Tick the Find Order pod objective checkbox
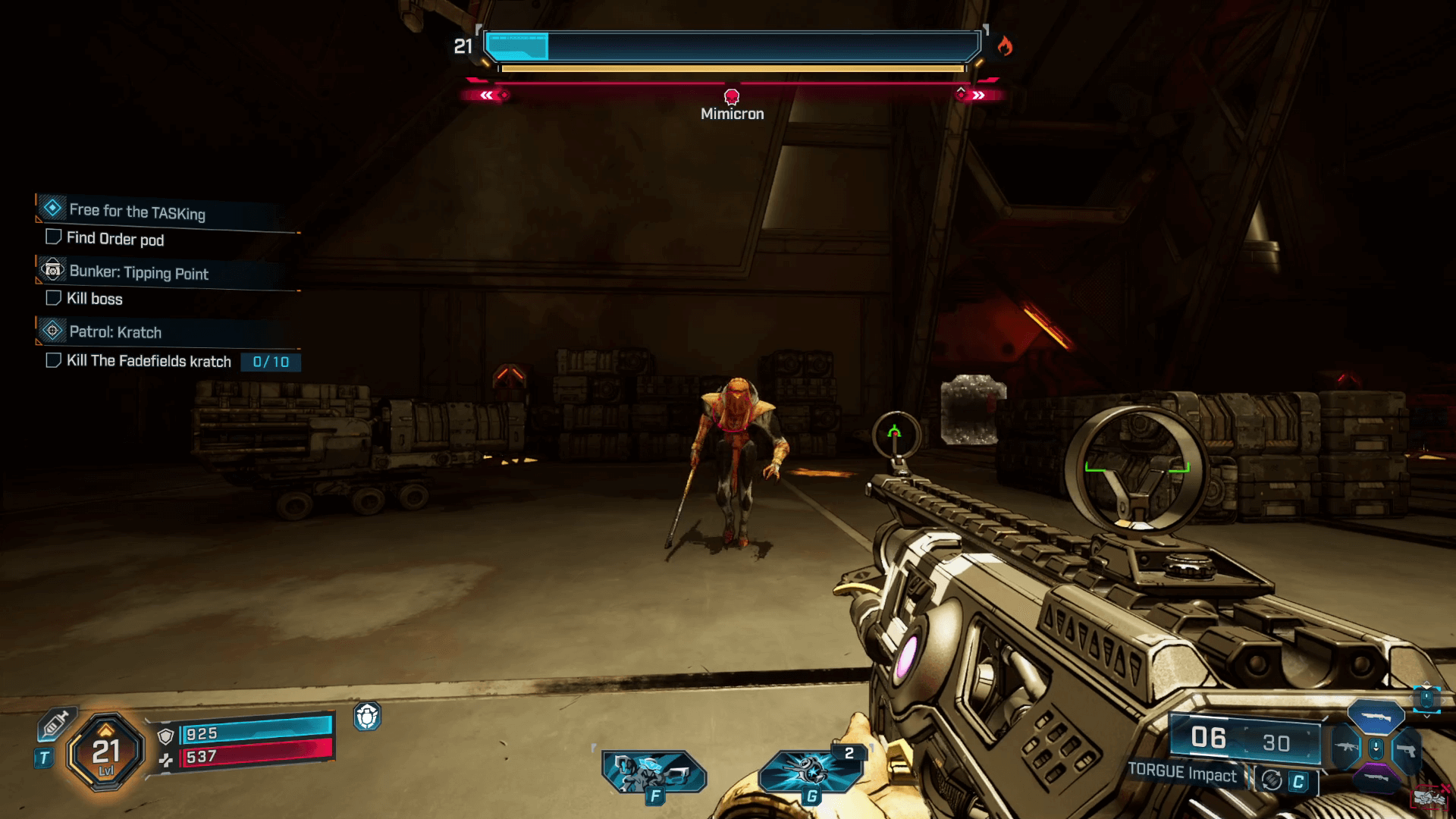1456x819 pixels. pos(53,237)
